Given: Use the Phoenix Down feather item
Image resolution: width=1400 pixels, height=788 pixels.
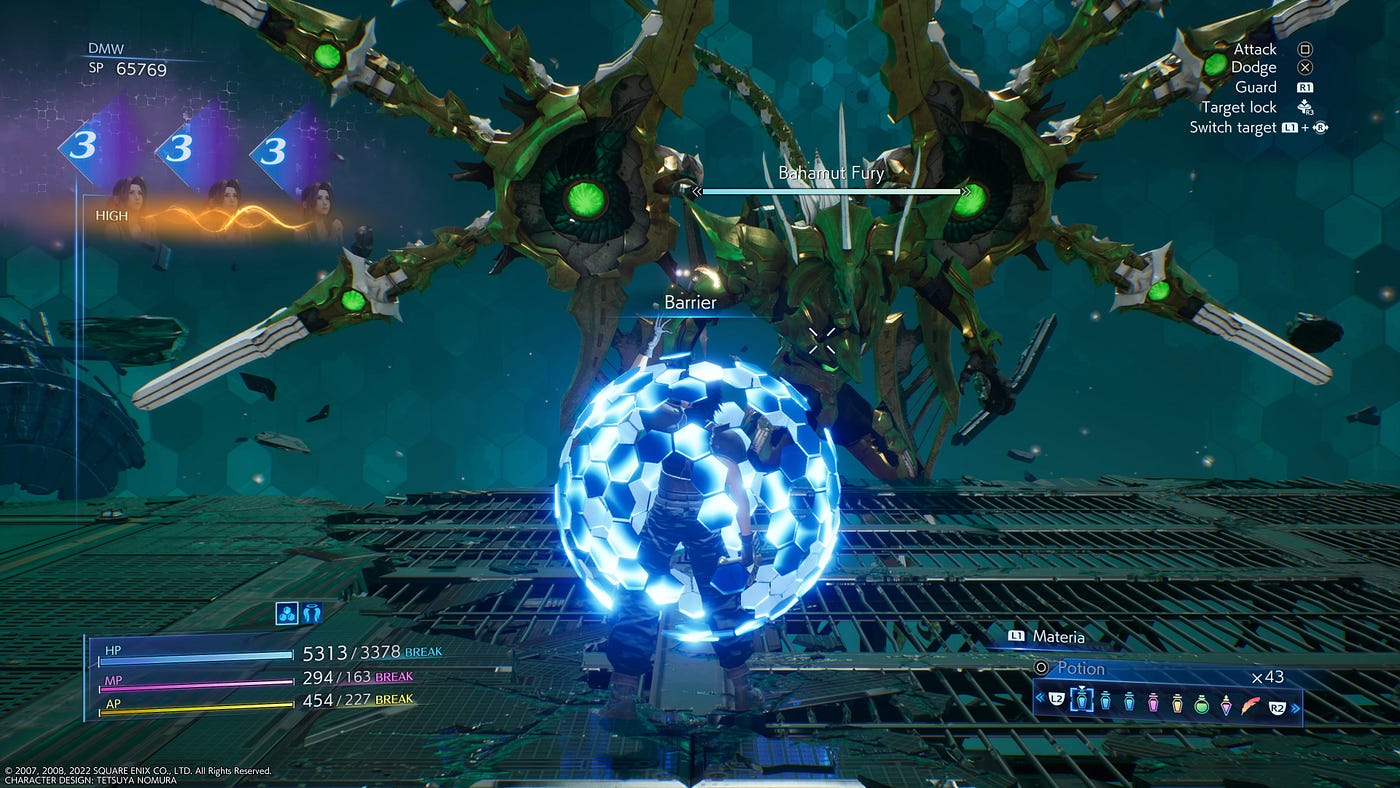Looking at the screenshot, I should click(x=1250, y=704).
